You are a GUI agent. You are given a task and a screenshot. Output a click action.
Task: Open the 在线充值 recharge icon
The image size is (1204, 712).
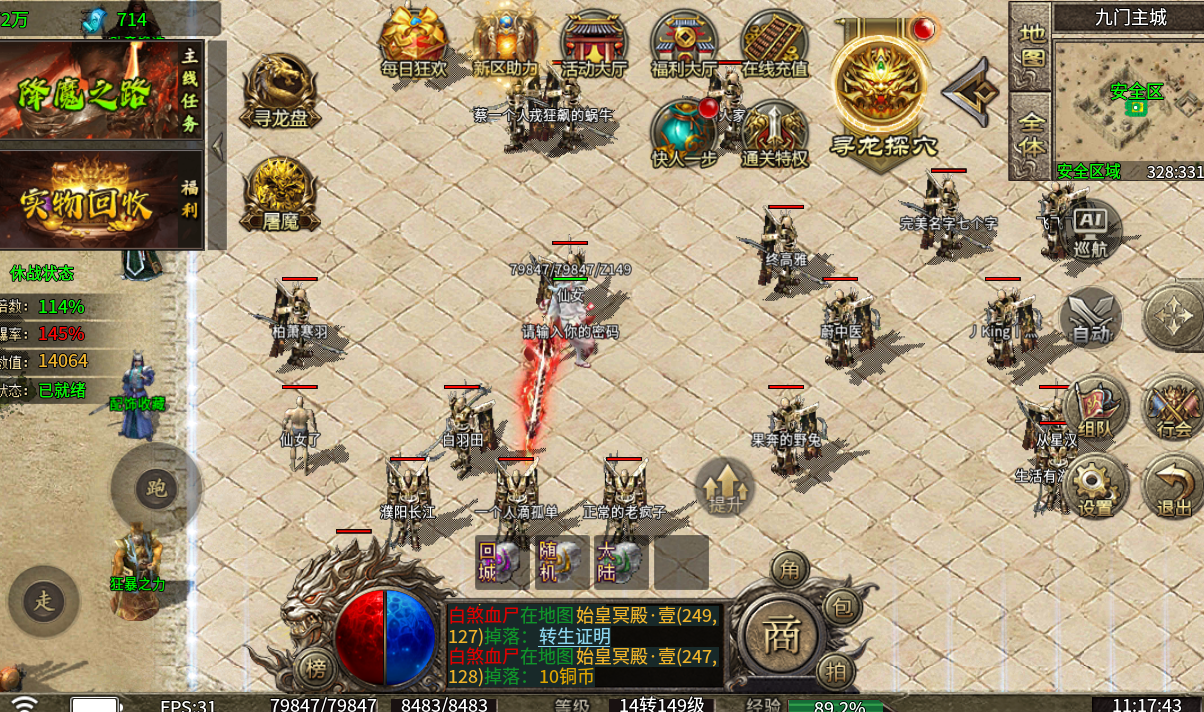tap(774, 42)
